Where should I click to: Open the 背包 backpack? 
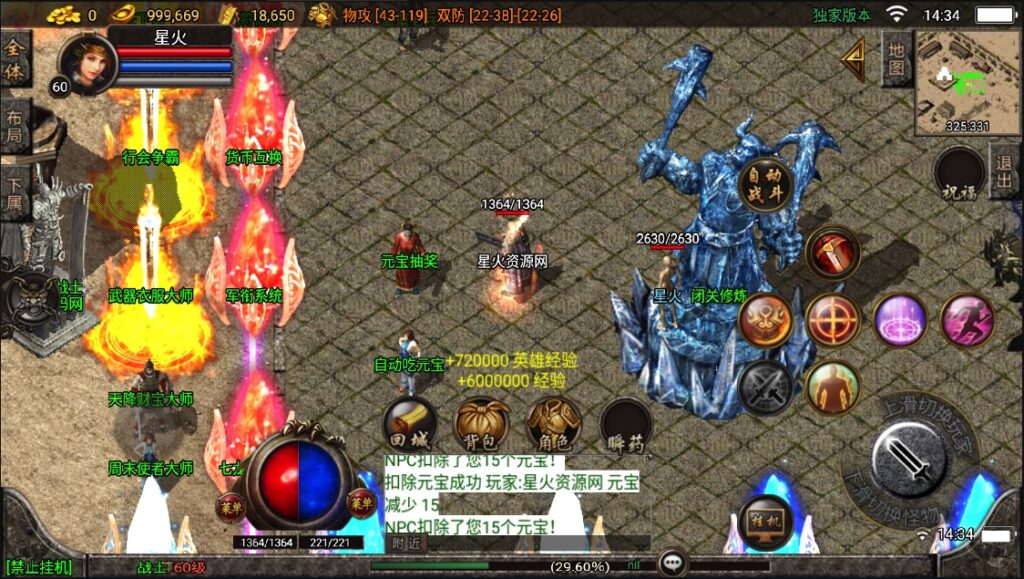click(x=481, y=424)
